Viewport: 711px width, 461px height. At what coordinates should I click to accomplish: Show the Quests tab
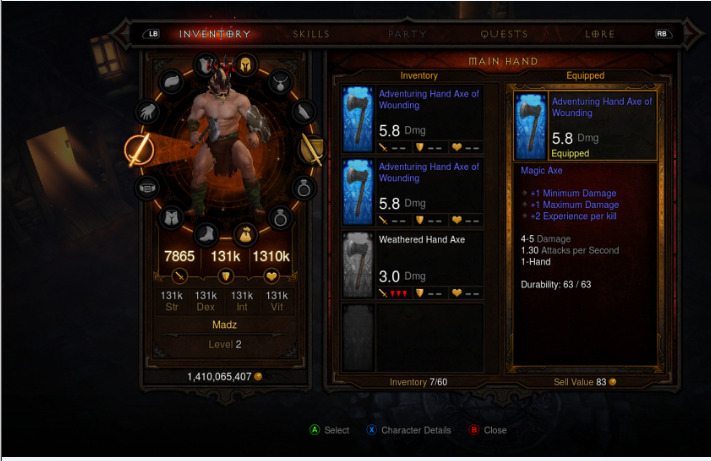(504, 34)
